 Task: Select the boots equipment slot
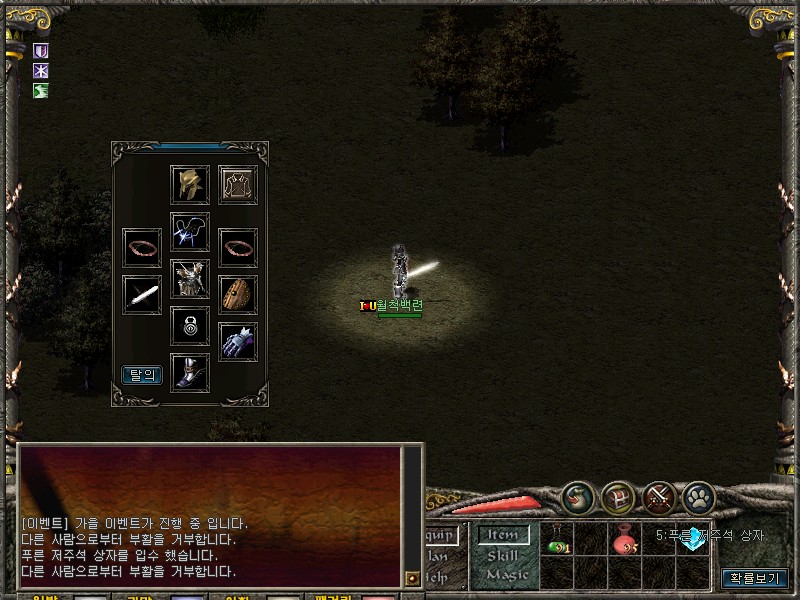coord(190,373)
